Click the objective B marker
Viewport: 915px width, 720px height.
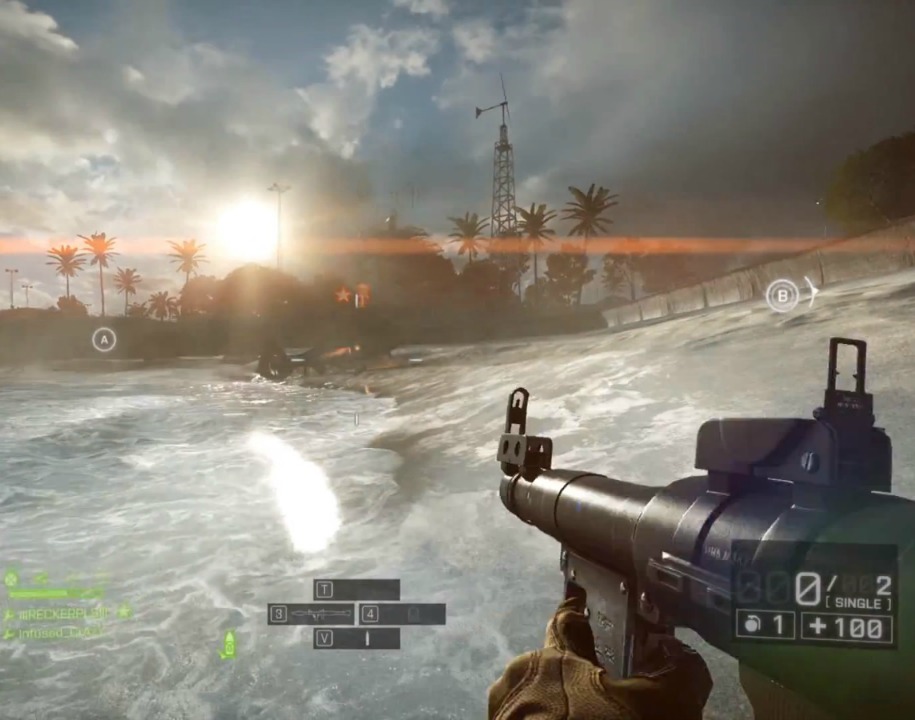tap(782, 295)
